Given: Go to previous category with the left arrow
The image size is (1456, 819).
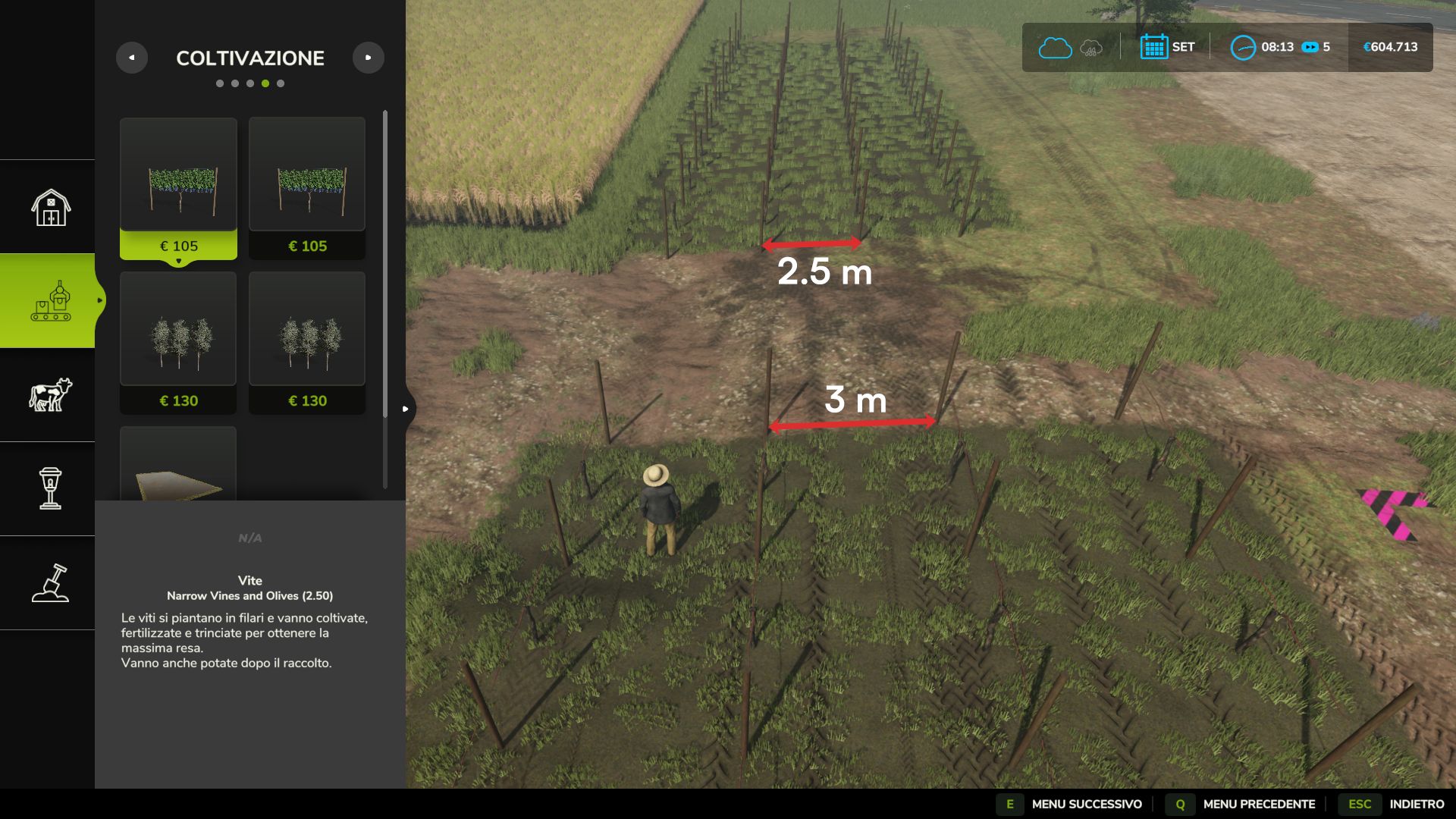Looking at the screenshot, I should coord(133,57).
